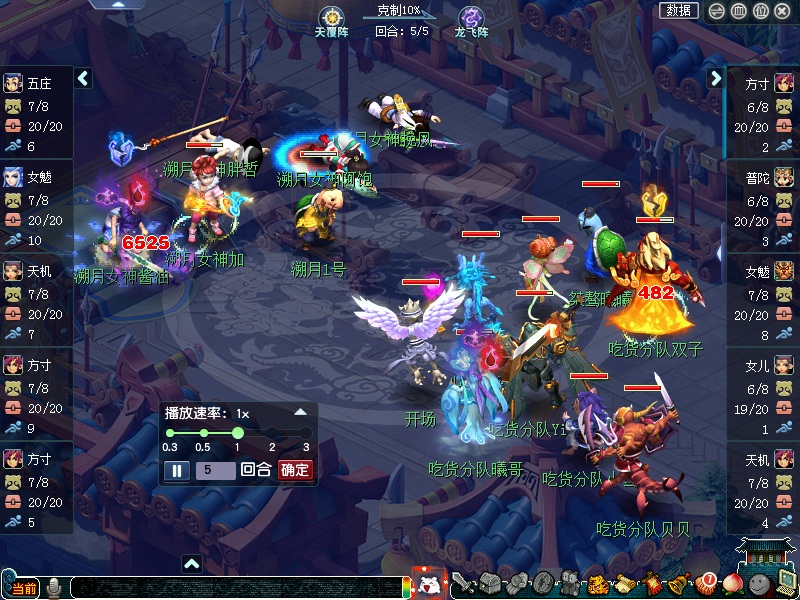The height and width of the screenshot is (600, 800).
Task: Select the 龙飞阵 formation icon
Action: pos(472,17)
